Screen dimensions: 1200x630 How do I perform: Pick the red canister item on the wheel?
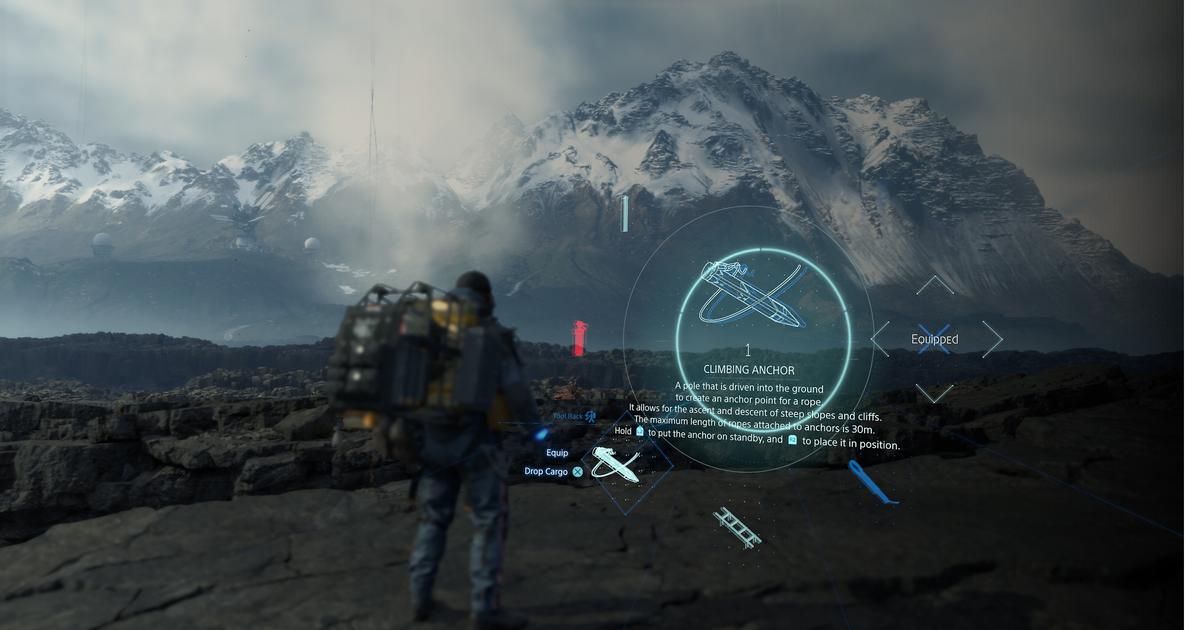click(579, 339)
